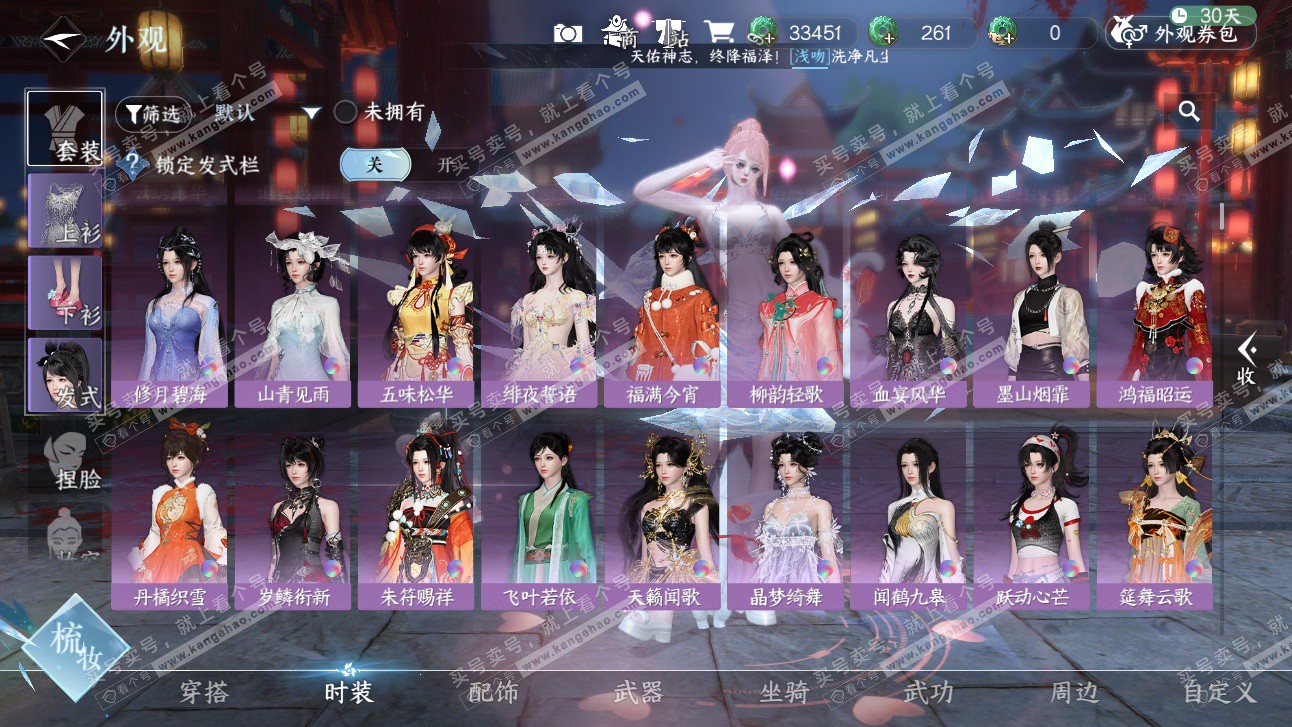Pick the 鸿福昭运 outfit

click(x=1154, y=318)
